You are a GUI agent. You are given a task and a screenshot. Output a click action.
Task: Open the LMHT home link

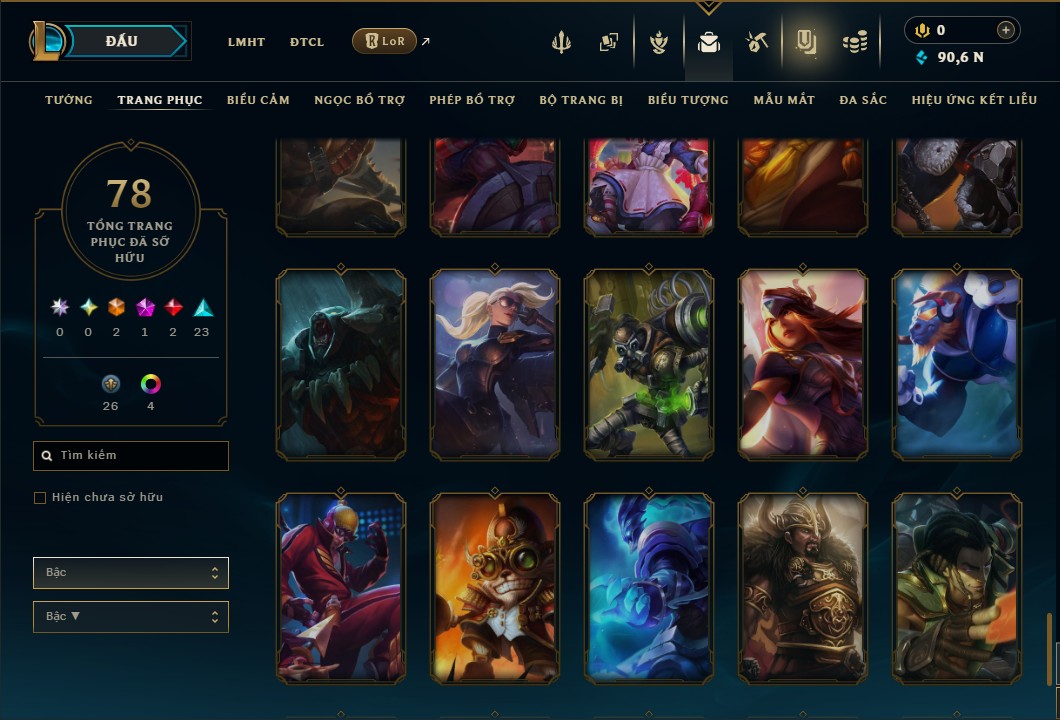point(246,42)
